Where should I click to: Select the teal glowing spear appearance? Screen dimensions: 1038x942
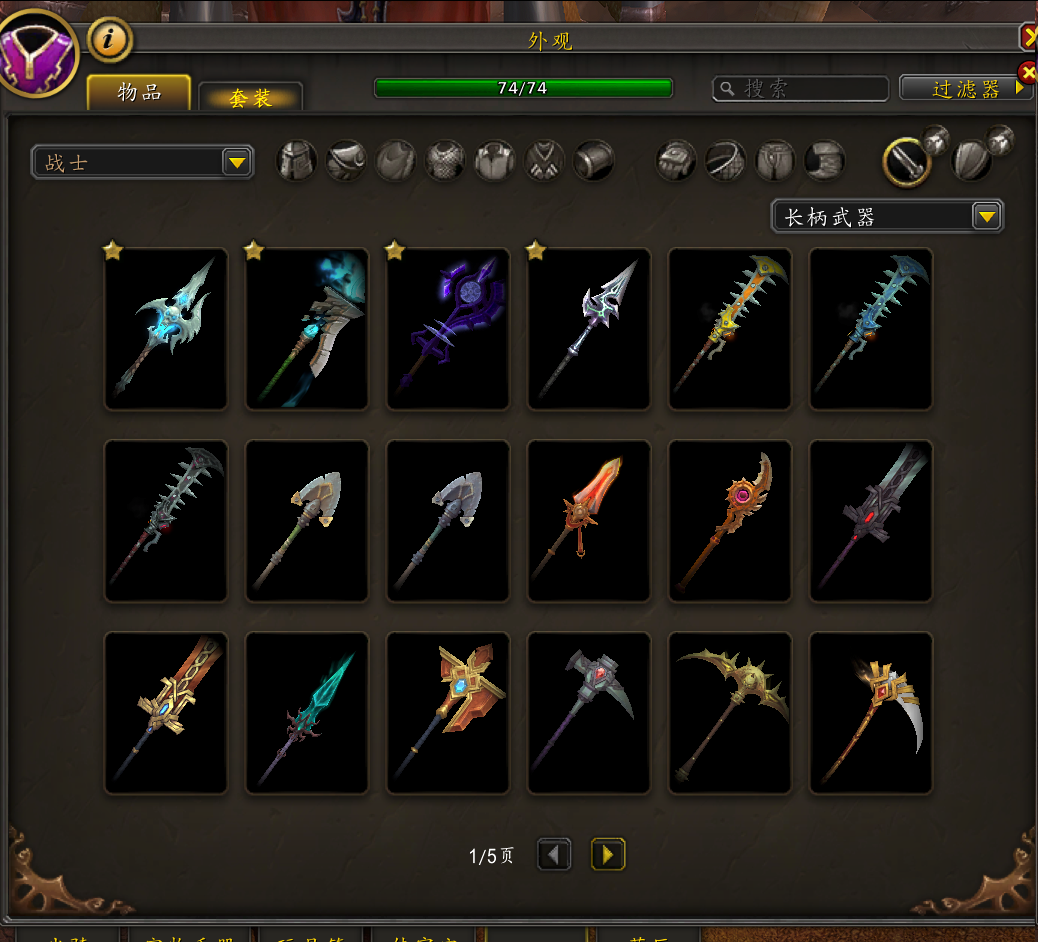[307, 713]
